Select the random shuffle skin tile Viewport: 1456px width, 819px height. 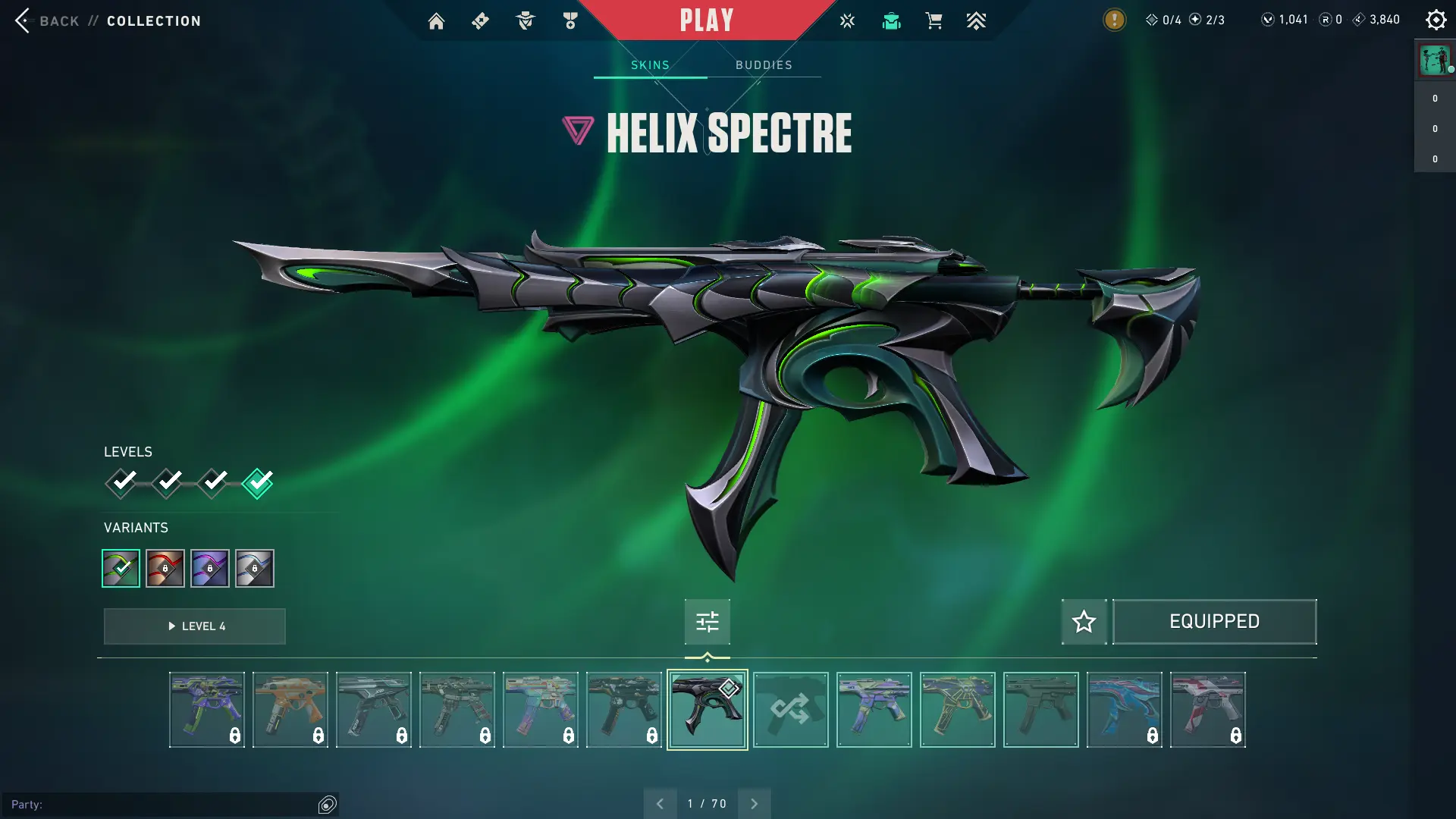(790, 710)
